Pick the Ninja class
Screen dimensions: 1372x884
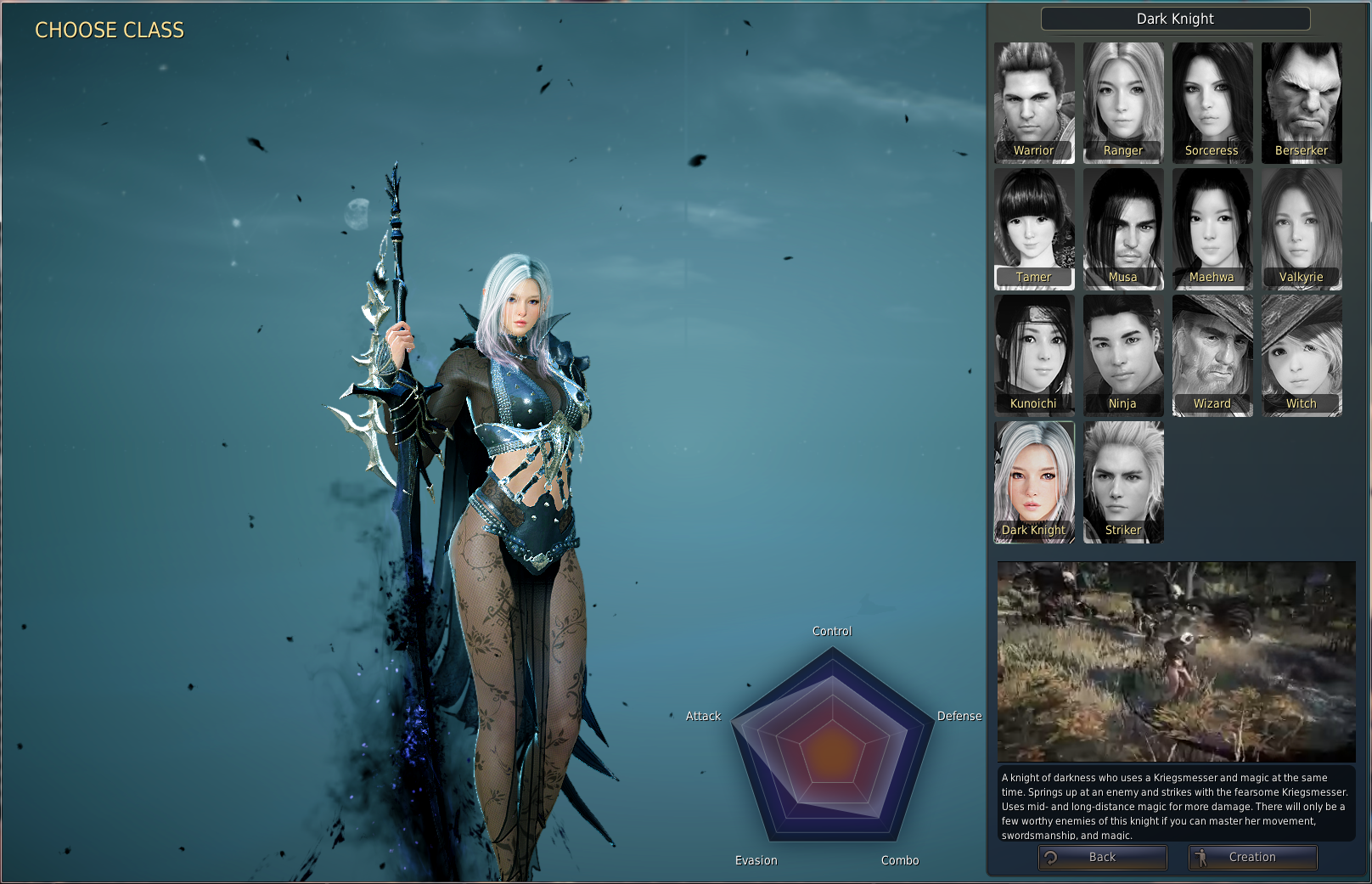tap(1123, 355)
